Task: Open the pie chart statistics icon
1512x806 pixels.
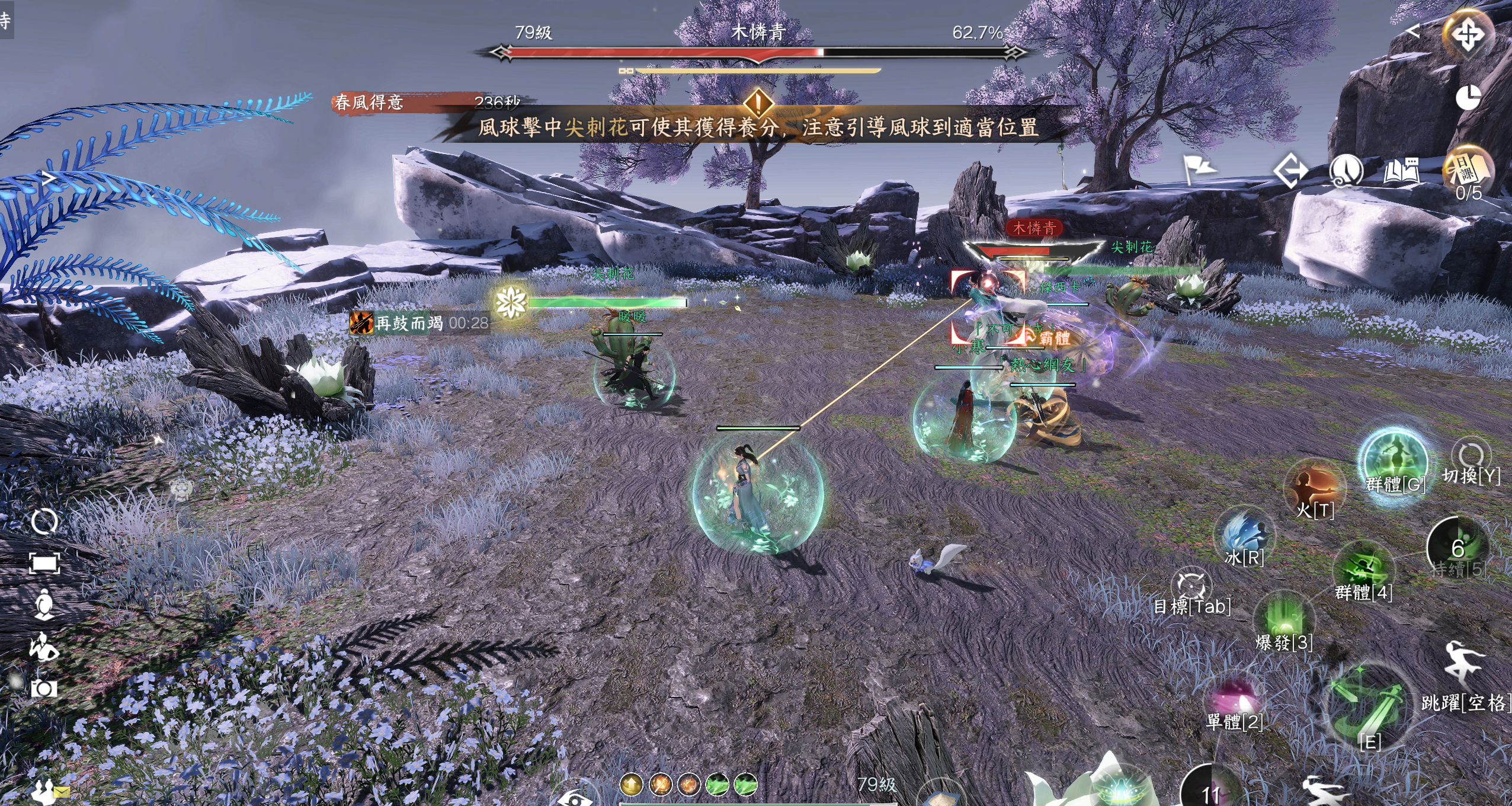Action: (1468, 98)
